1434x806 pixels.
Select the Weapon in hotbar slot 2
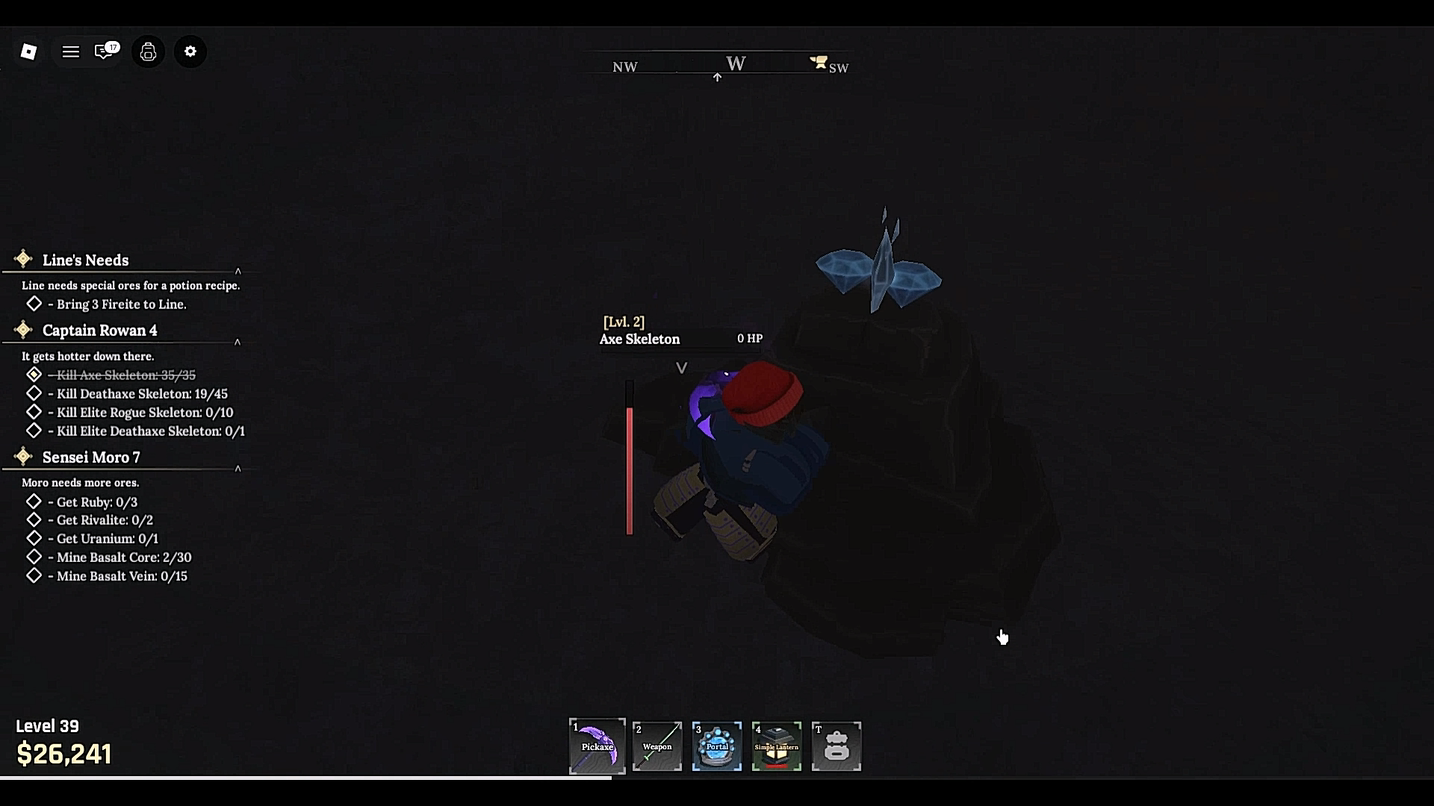point(657,745)
